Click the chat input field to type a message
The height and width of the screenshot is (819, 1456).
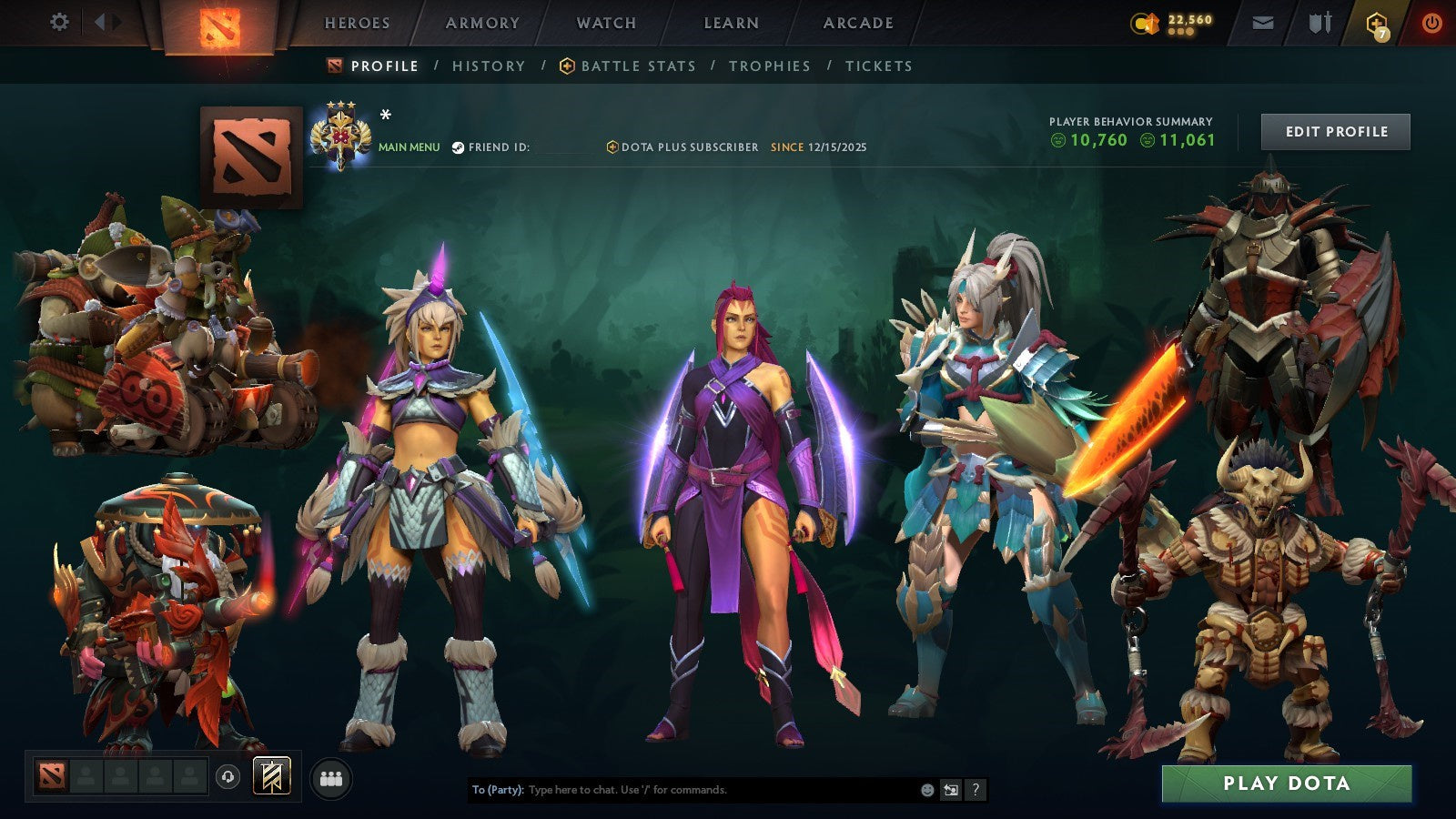(x=682, y=790)
